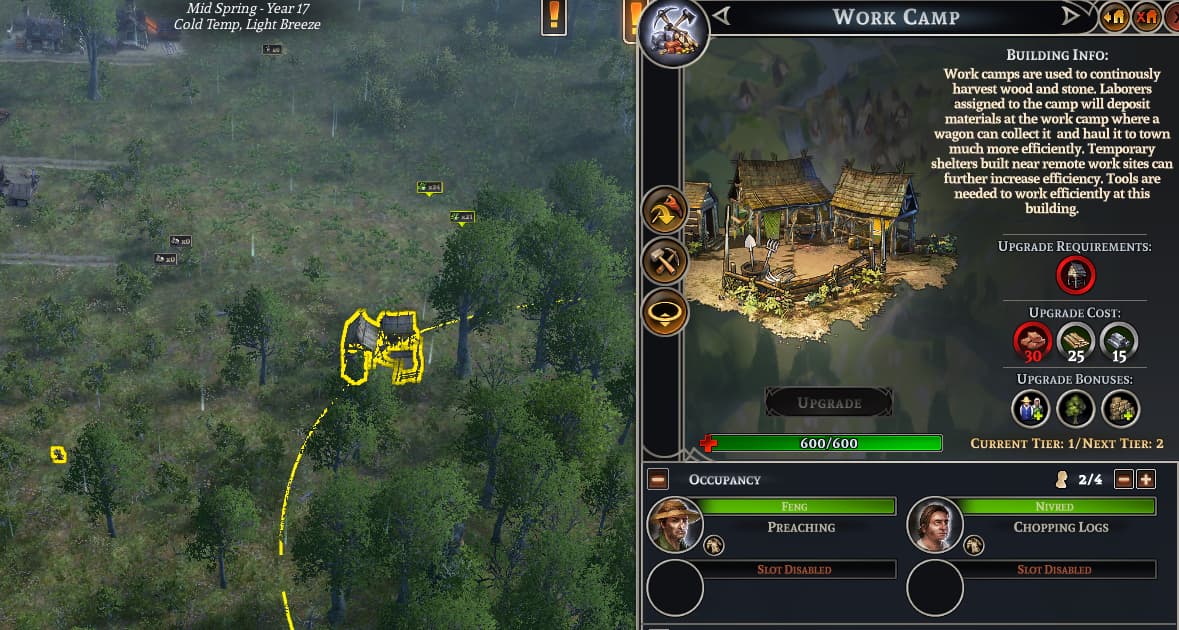Select worker Nivred's portrait
Screen dimensions: 1179x630
tap(935, 525)
